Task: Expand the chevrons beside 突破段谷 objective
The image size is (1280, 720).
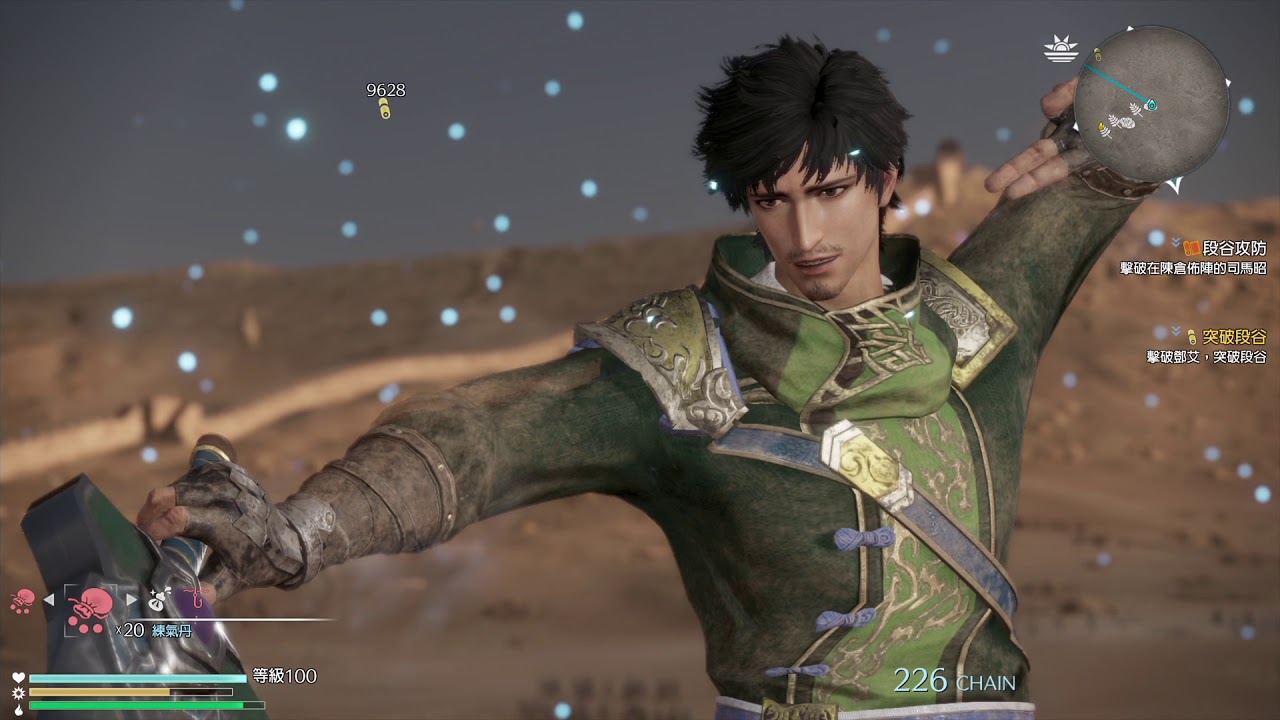Action: (x=1176, y=331)
